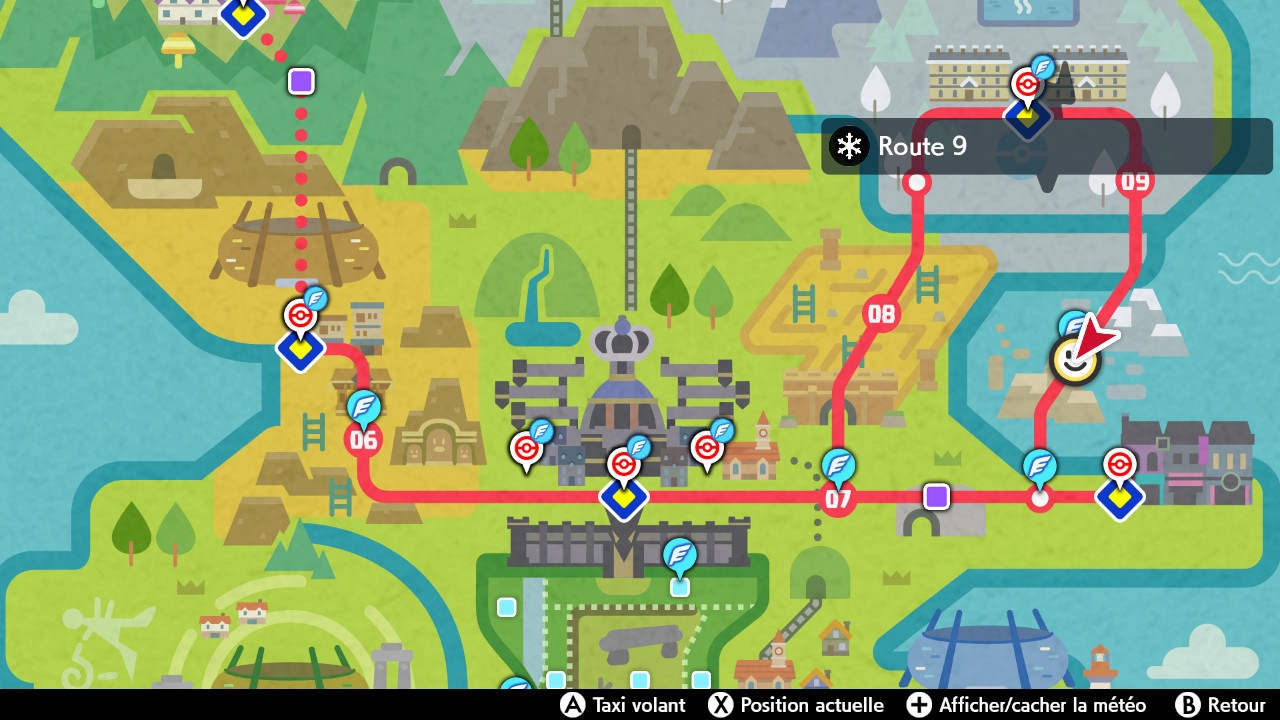1280x720 pixels.
Task: Click the snowflake weather icon on the Route 9 banner
Action: pyautogui.click(x=848, y=146)
